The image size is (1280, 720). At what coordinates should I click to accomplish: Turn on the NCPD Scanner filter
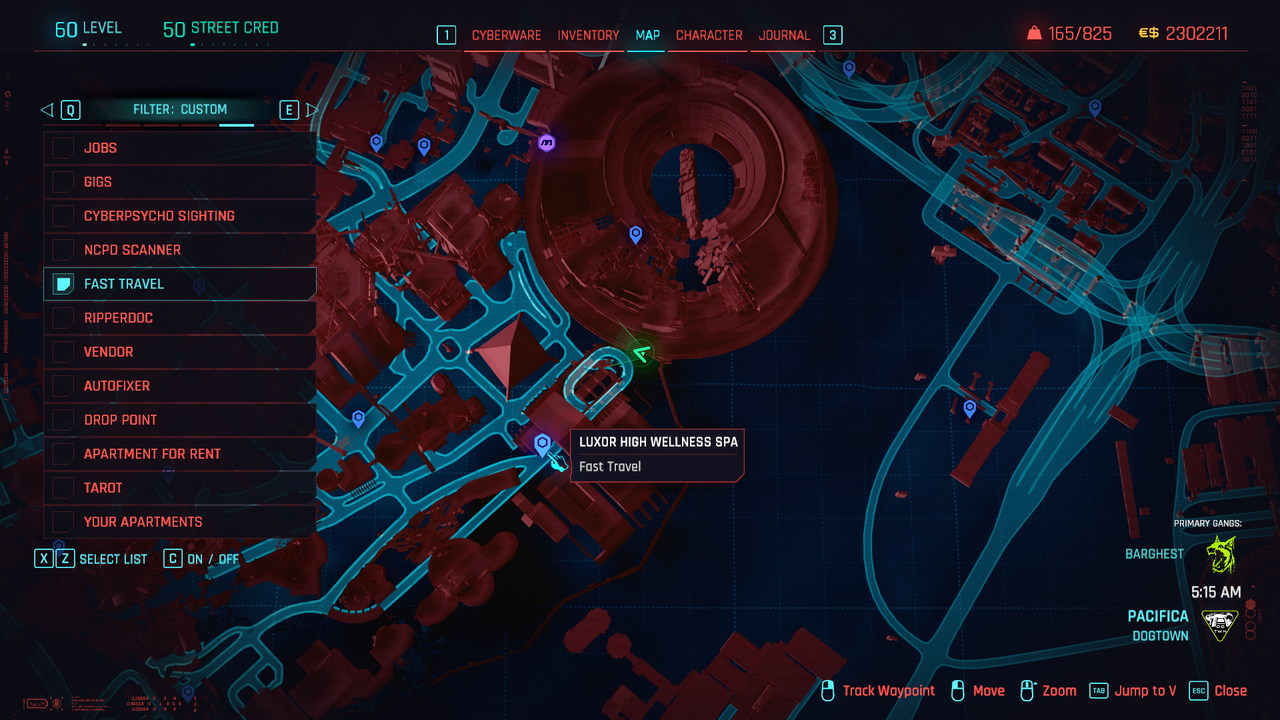[x=64, y=250]
